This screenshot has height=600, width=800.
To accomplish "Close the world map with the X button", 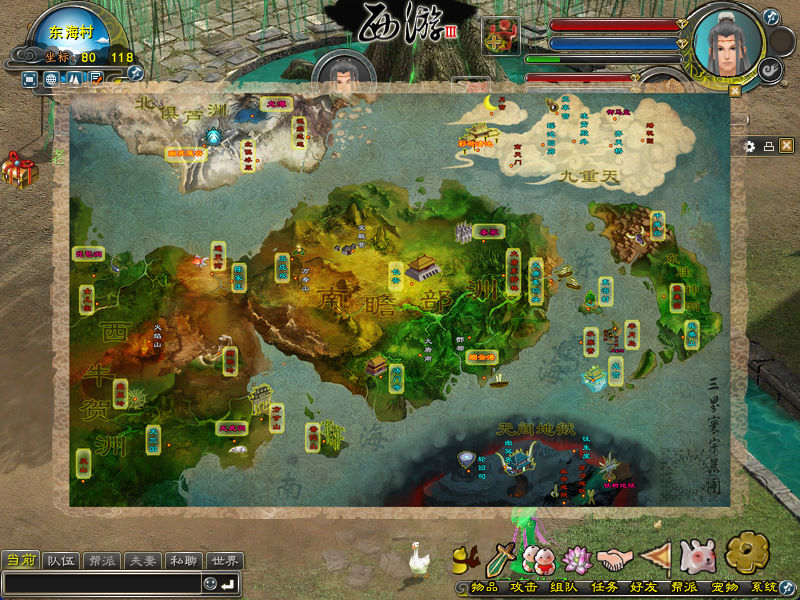I will (x=787, y=146).
